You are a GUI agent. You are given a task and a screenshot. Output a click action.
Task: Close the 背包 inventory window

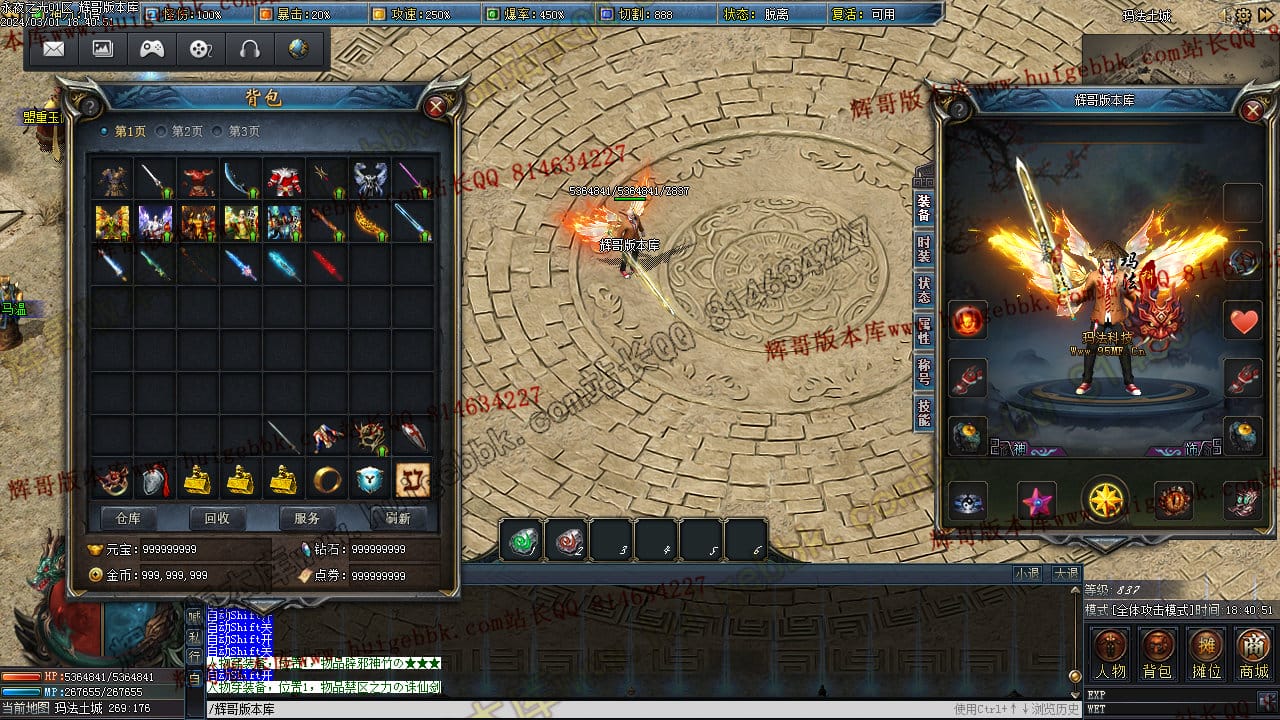tap(436, 107)
